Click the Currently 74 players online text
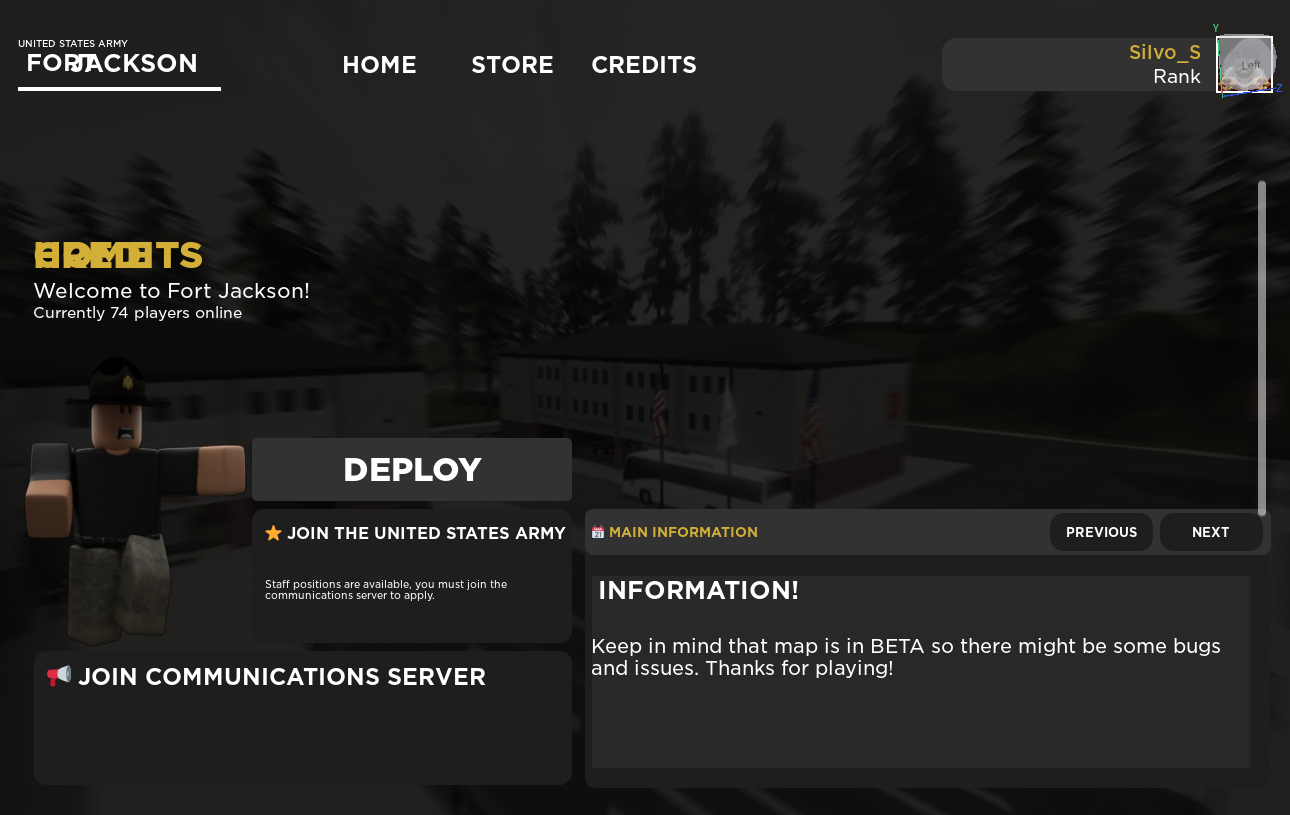Image resolution: width=1290 pixels, height=815 pixels. click(138, 312)
